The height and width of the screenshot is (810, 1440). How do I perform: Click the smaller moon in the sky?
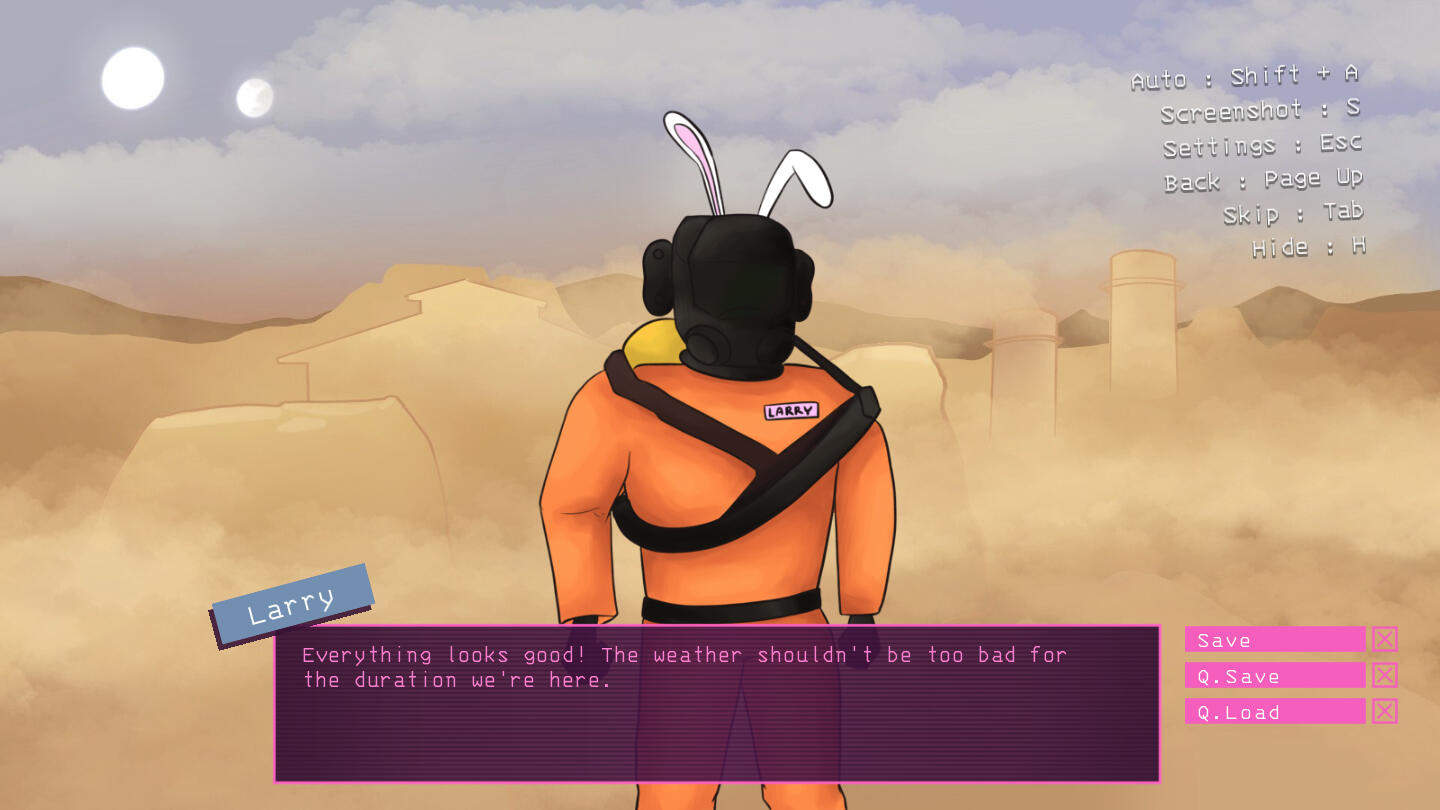[x=252, y=96]
